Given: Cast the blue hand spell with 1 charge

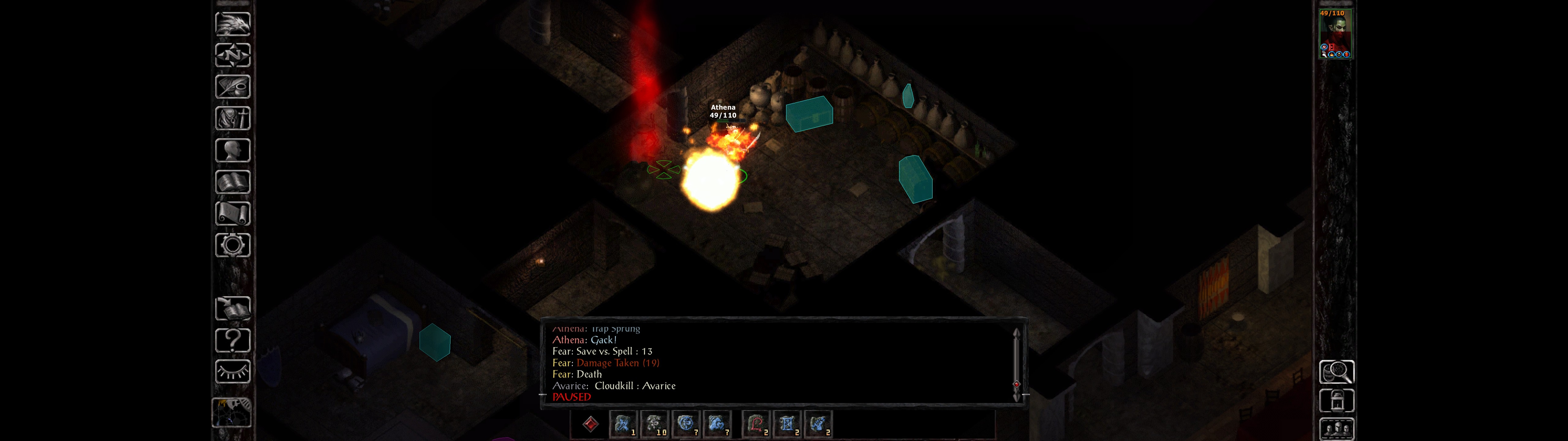Looking at the screenshot, I should click(x=623, y=424).
